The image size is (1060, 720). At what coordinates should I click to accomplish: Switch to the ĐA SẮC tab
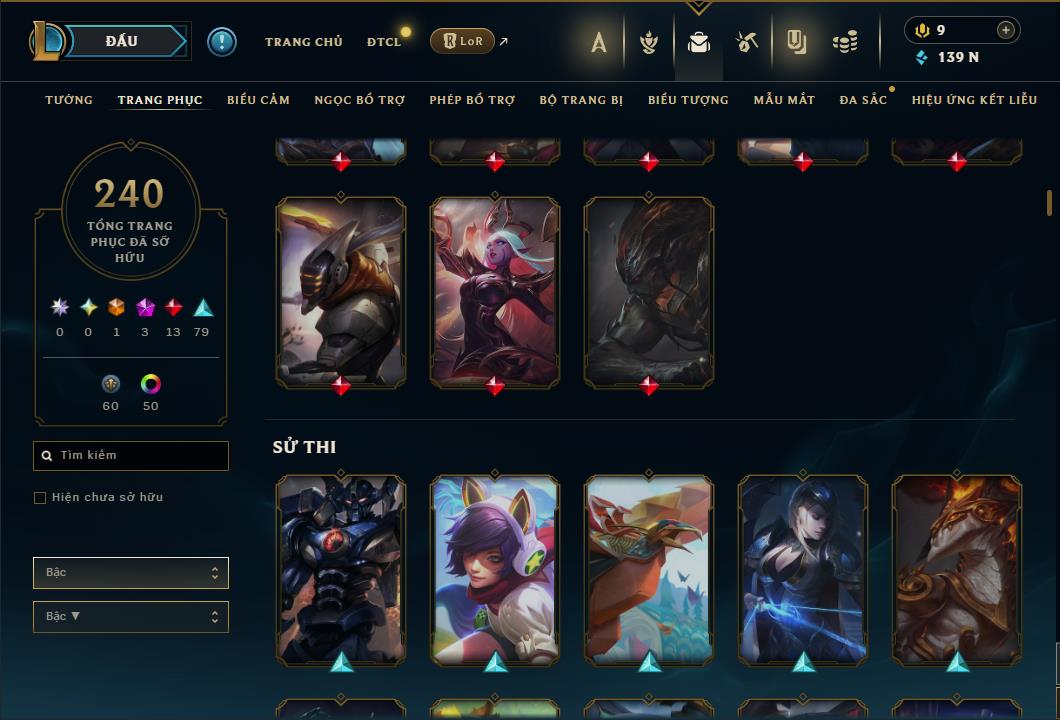click(863, 100)
